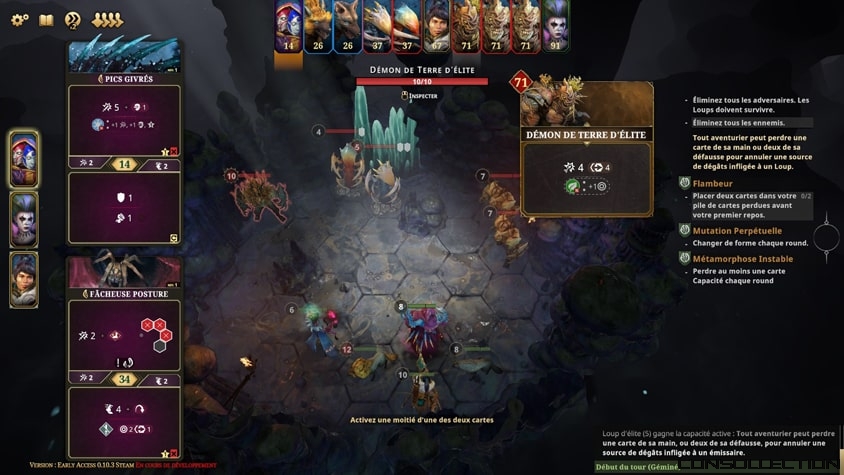
Task: Open the Démon de Terre d'élite ability card
Action: point(586,150)
